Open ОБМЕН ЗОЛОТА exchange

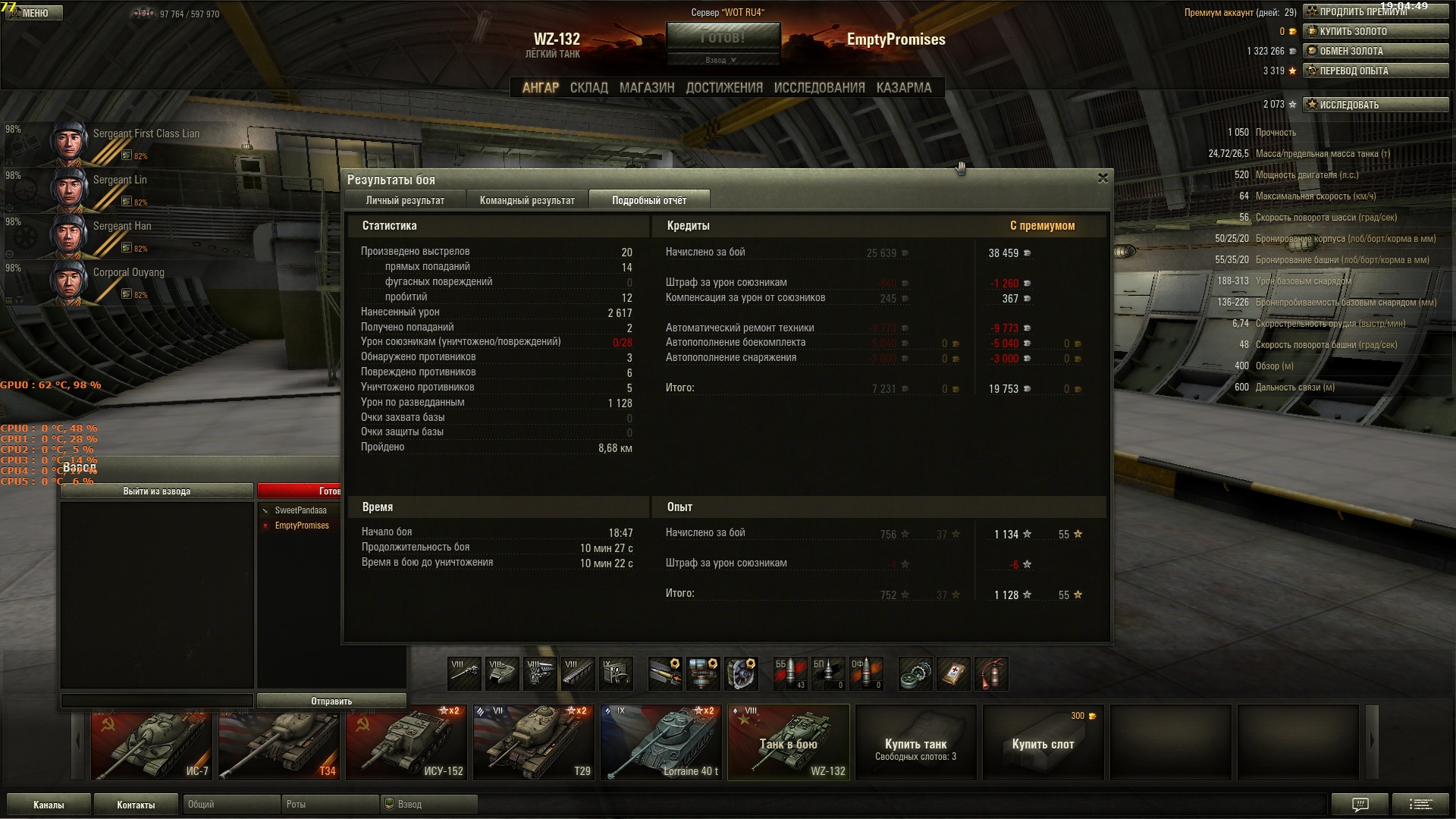coord(1375,52)
